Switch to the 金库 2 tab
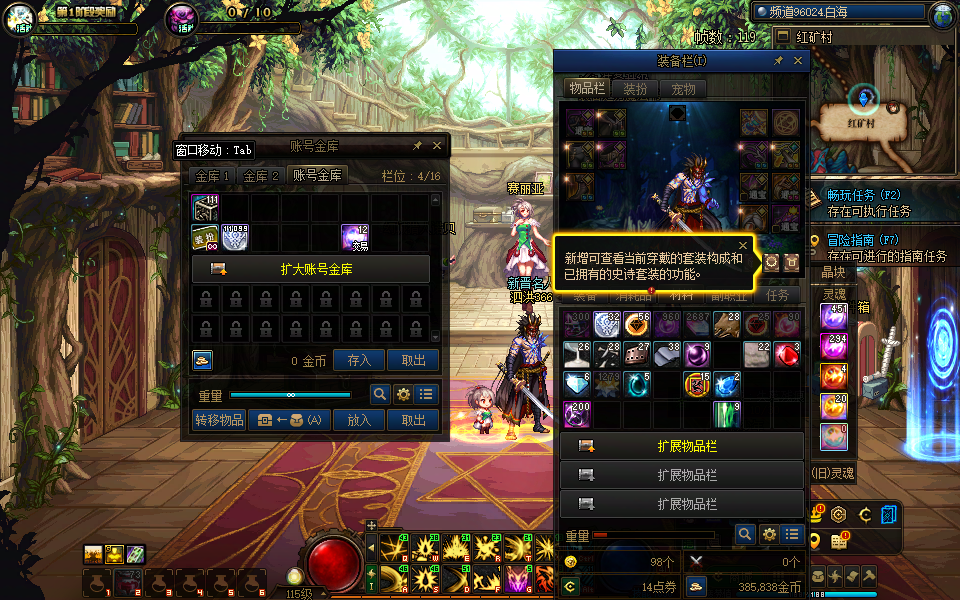This screenshot has width=960, height=600. 261,176
